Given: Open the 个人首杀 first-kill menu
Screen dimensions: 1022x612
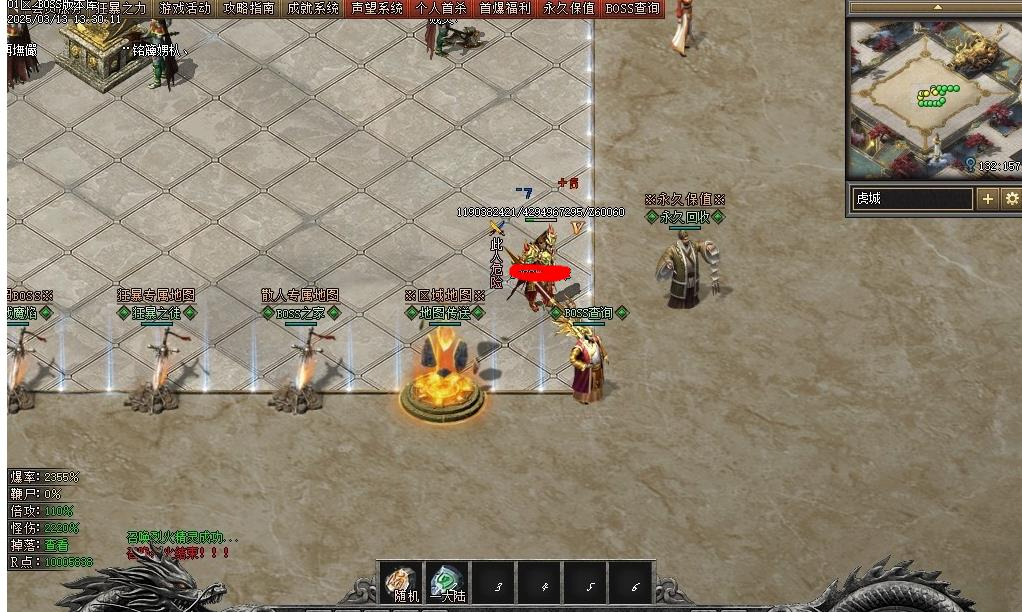Looking at the screenshot, I should tap(441, 8).
